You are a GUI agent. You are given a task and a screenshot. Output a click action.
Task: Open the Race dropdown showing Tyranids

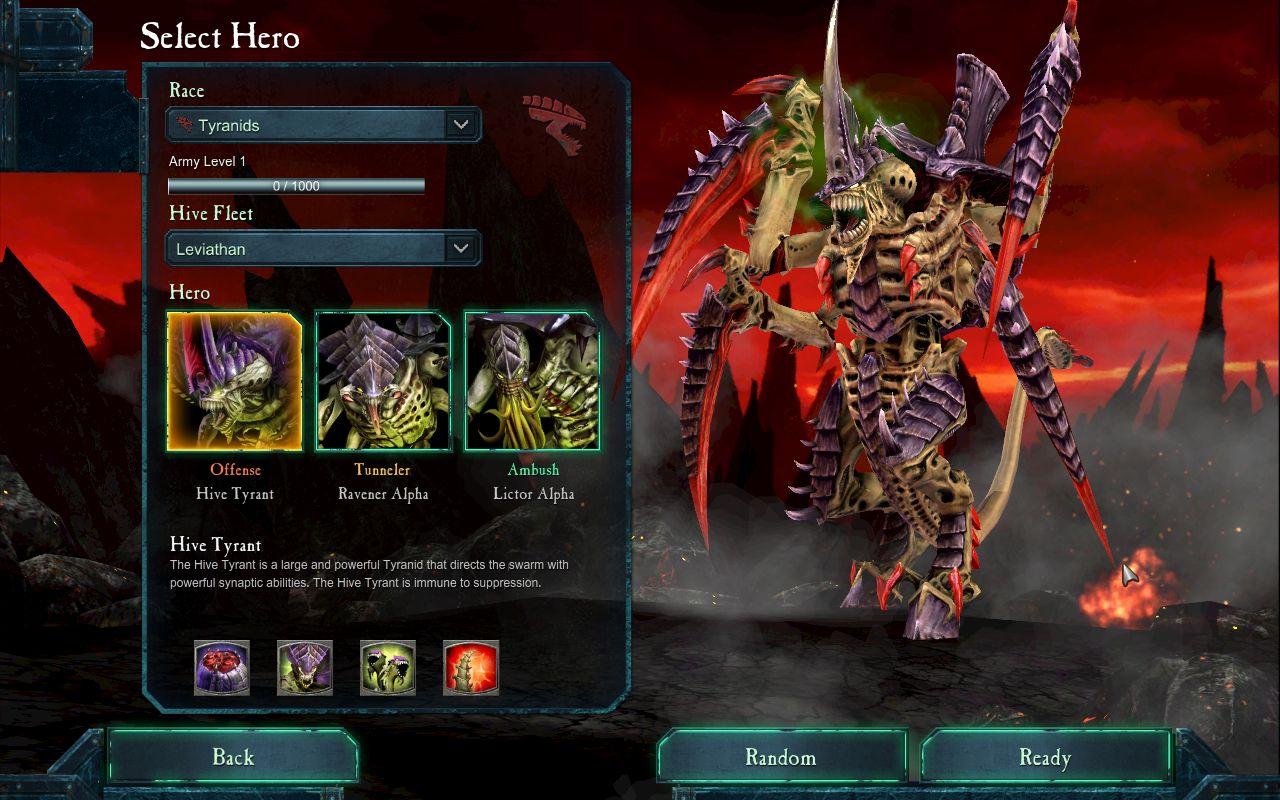[323, 125]
